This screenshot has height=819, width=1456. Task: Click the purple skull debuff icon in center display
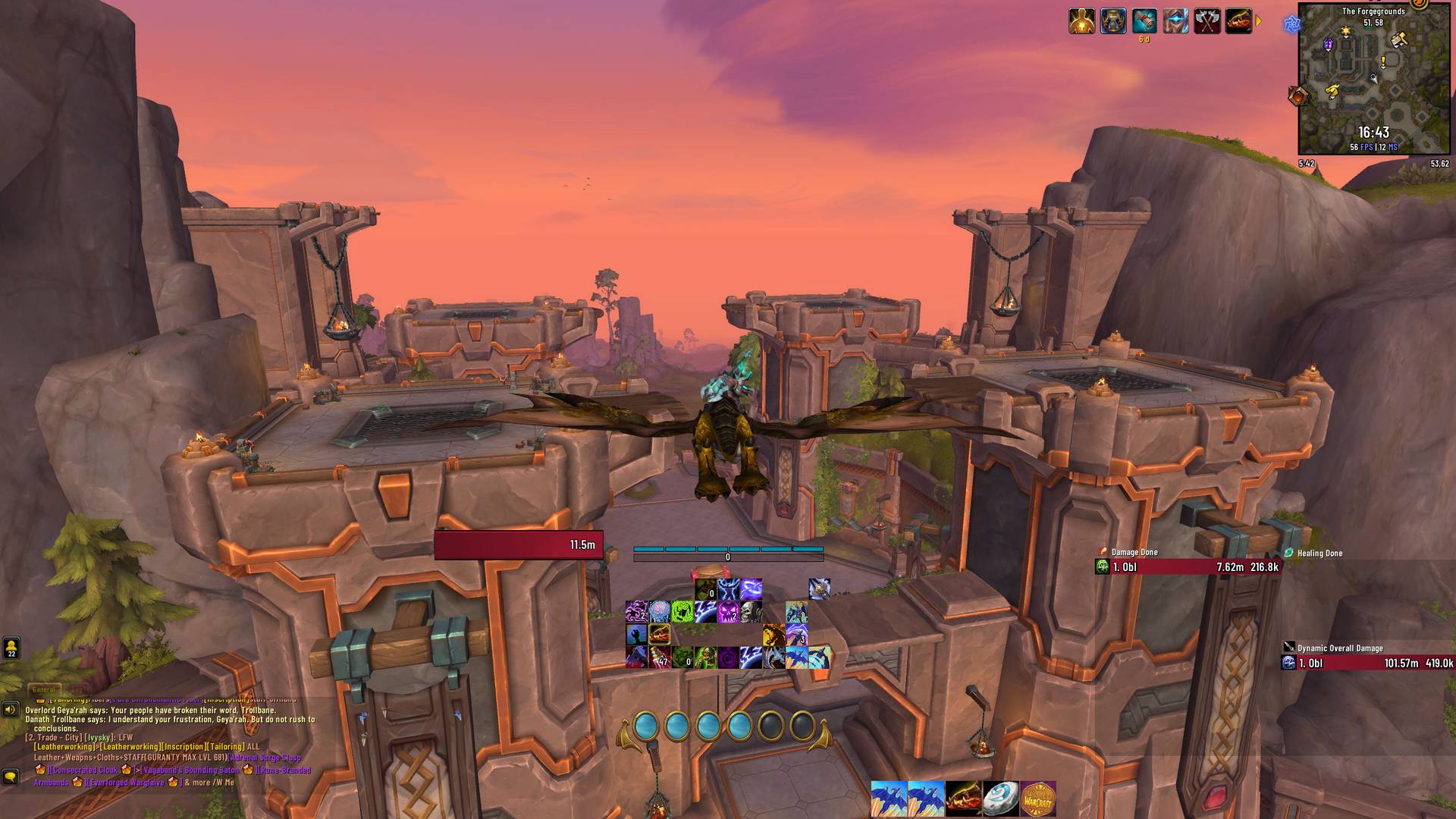(x=728, y=612)
